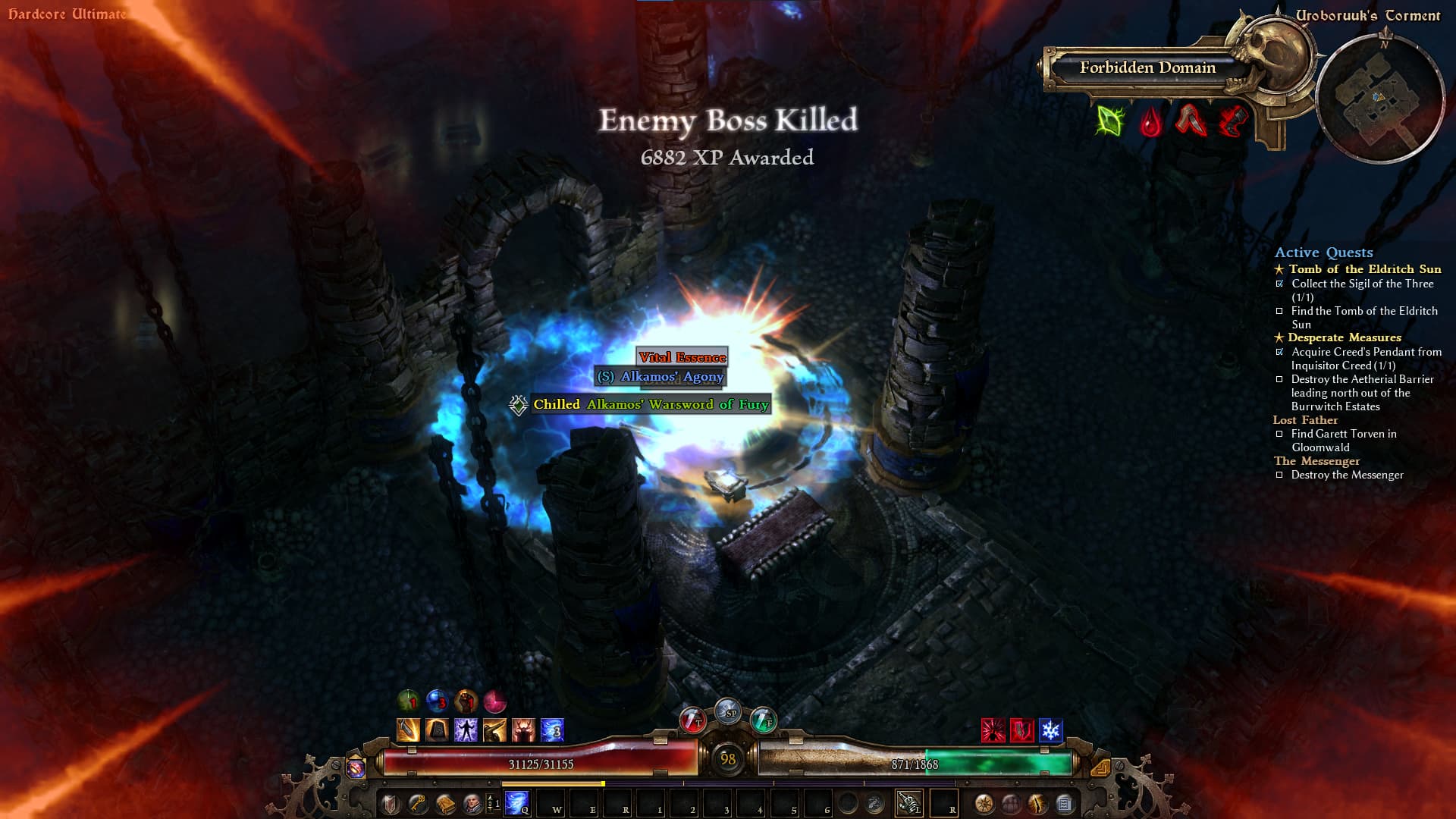Collapse the Desperate Measures quest star
The height and width of the screenshot is (819, 1456).
coord(1279,337)
